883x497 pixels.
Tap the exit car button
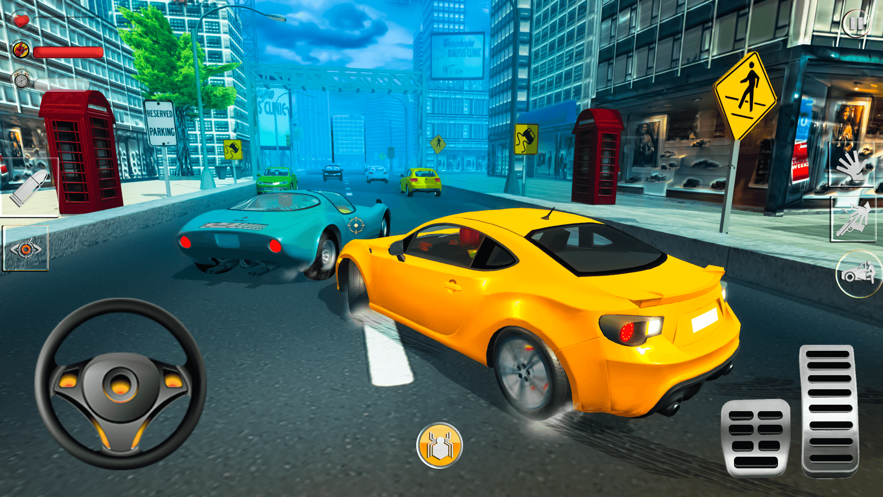click(859, 273)
